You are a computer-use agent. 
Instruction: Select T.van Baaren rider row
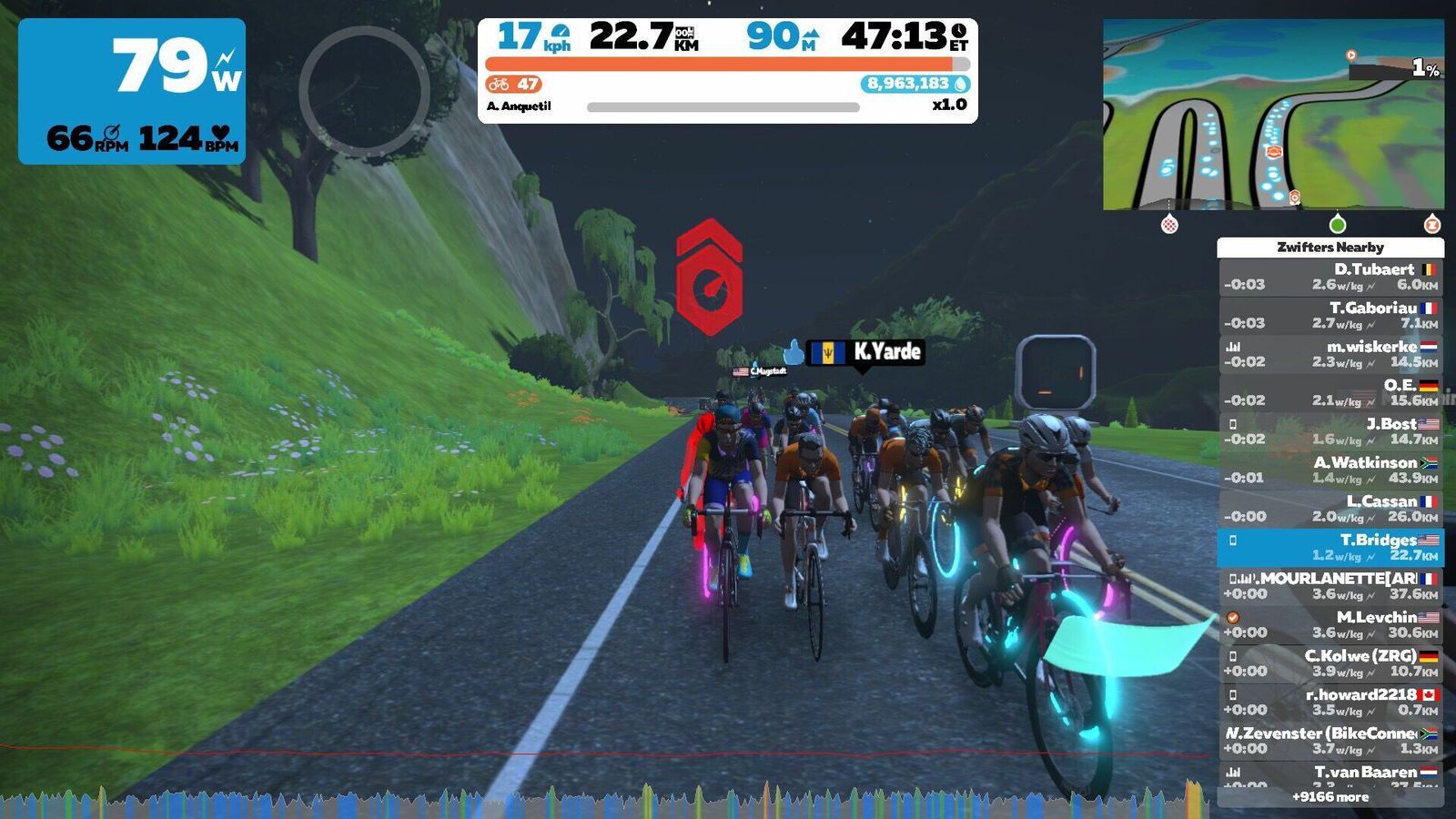pos(1330,775)
